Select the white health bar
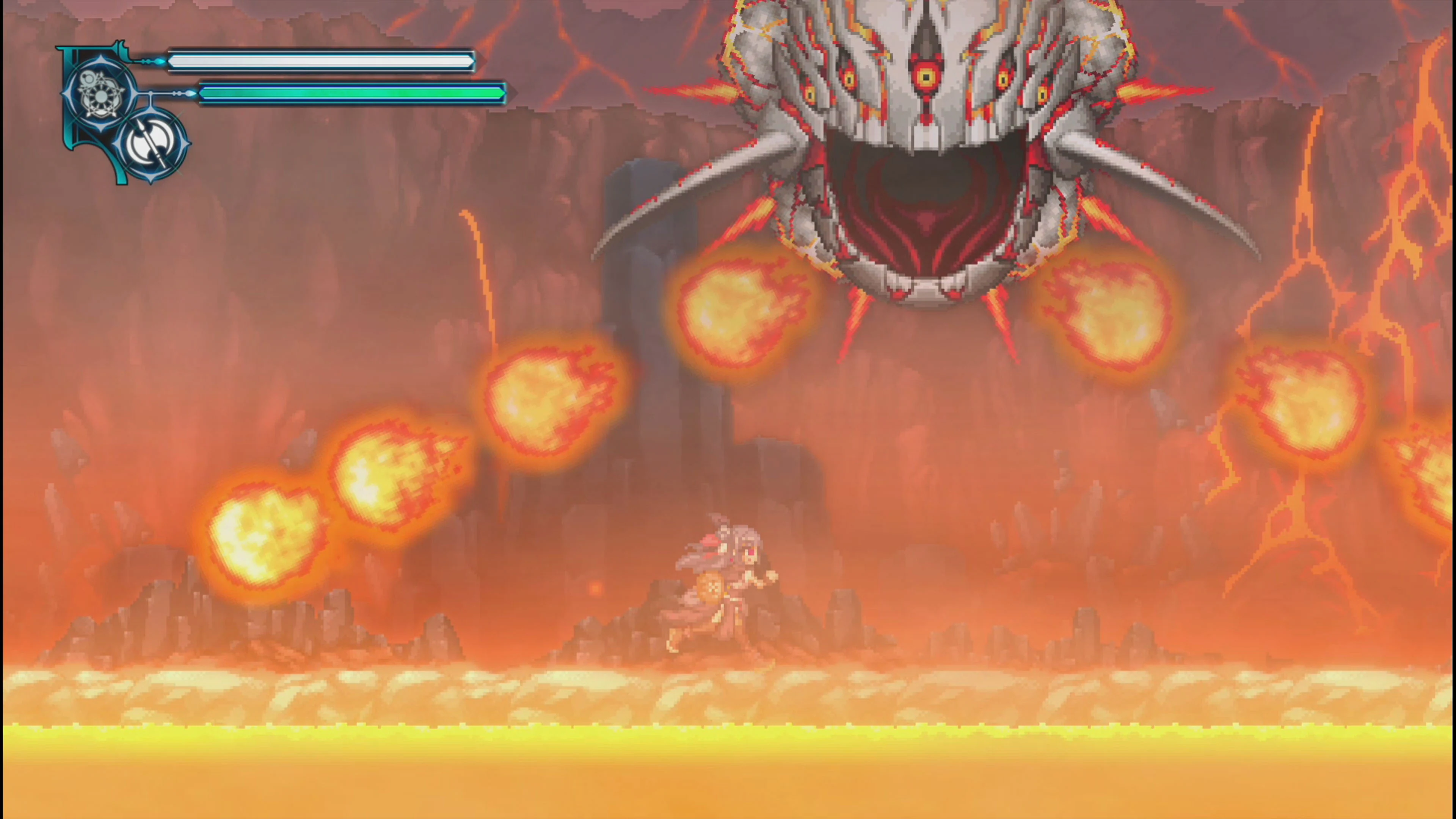This screenshot has width=1456, height=819. coord(322,61)
